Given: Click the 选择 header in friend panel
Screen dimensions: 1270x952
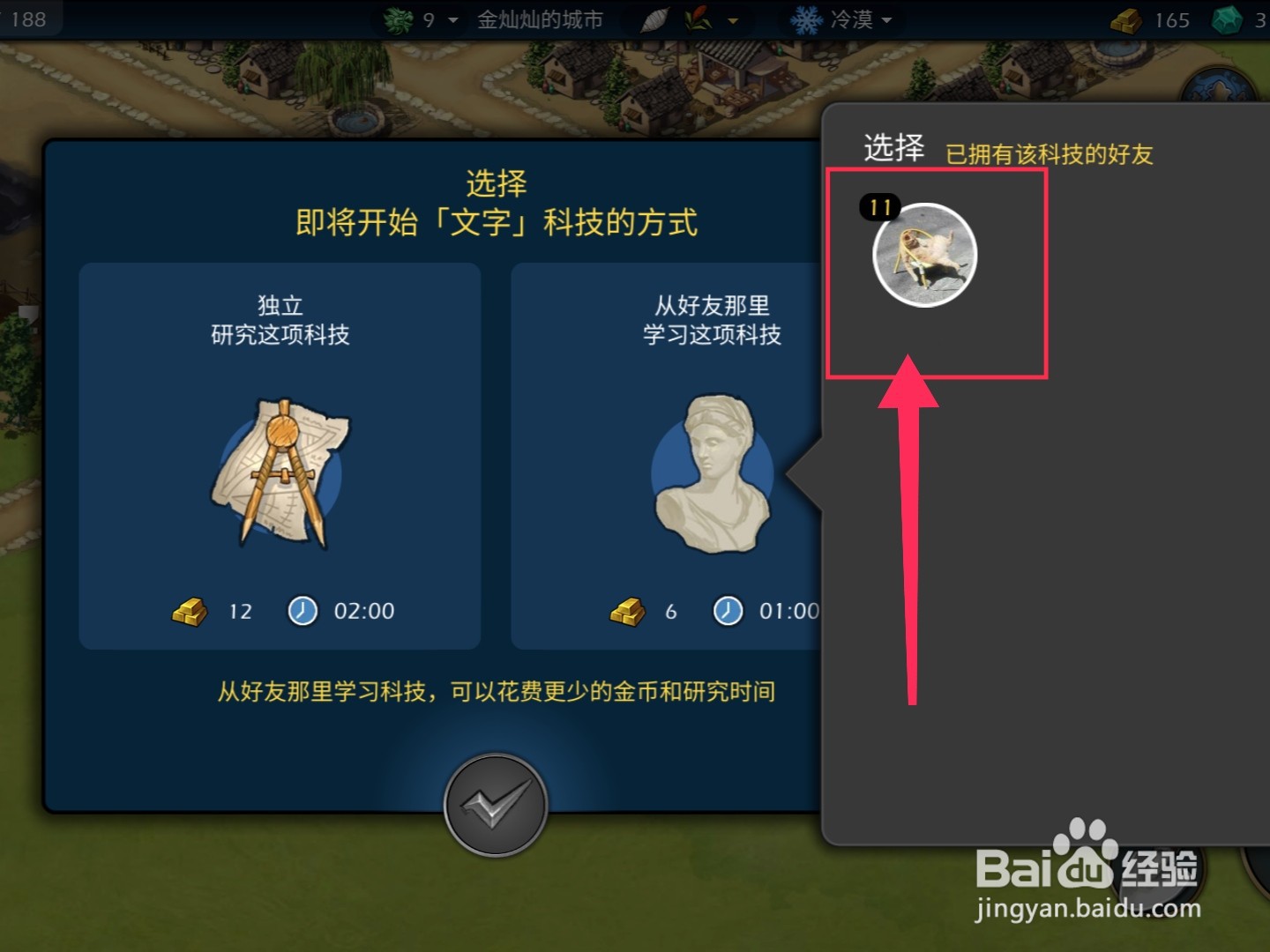Looking at the screenshot, I should [893, 149].
